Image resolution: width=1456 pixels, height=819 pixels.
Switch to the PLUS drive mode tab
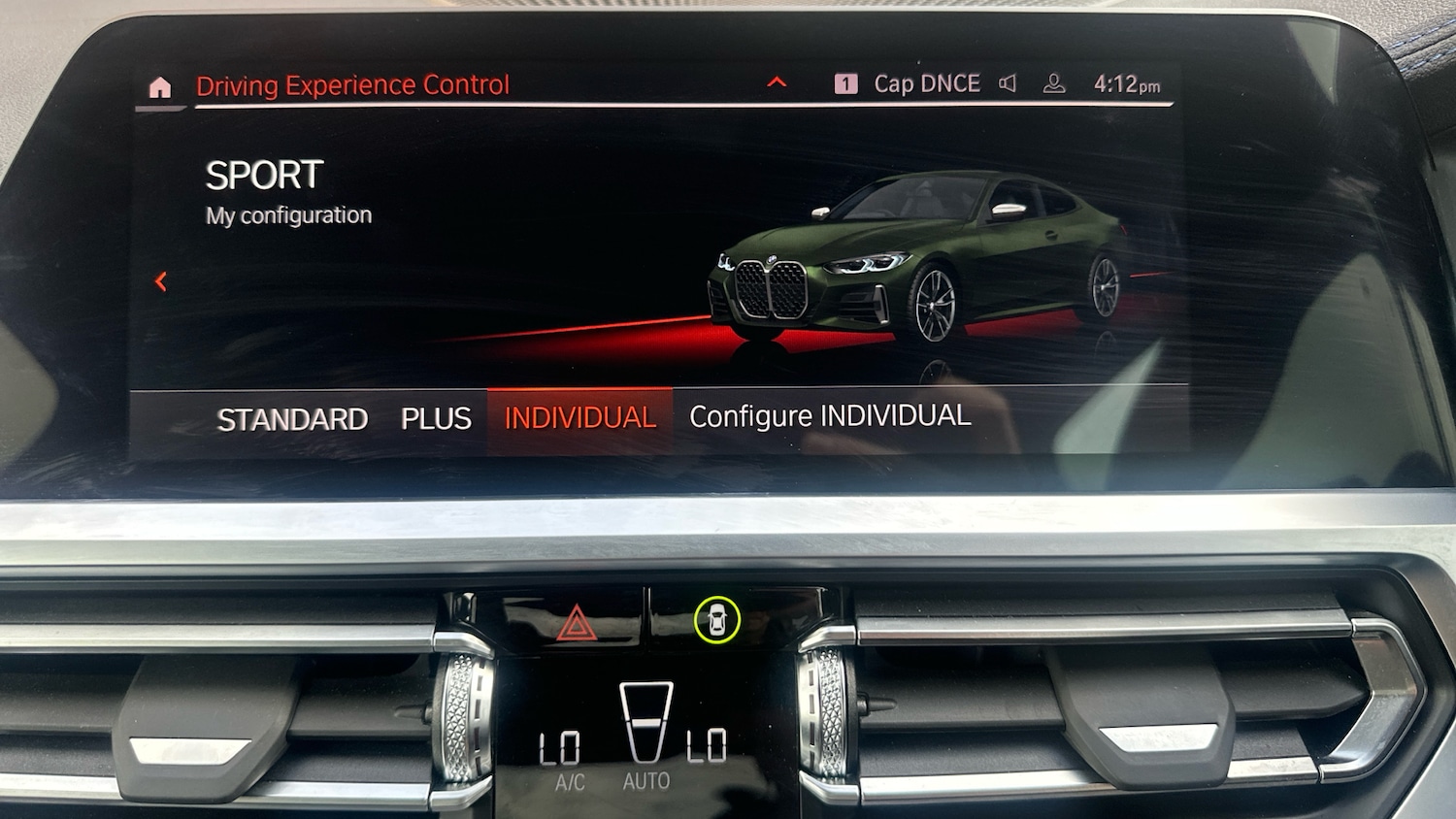click(436, 418)
